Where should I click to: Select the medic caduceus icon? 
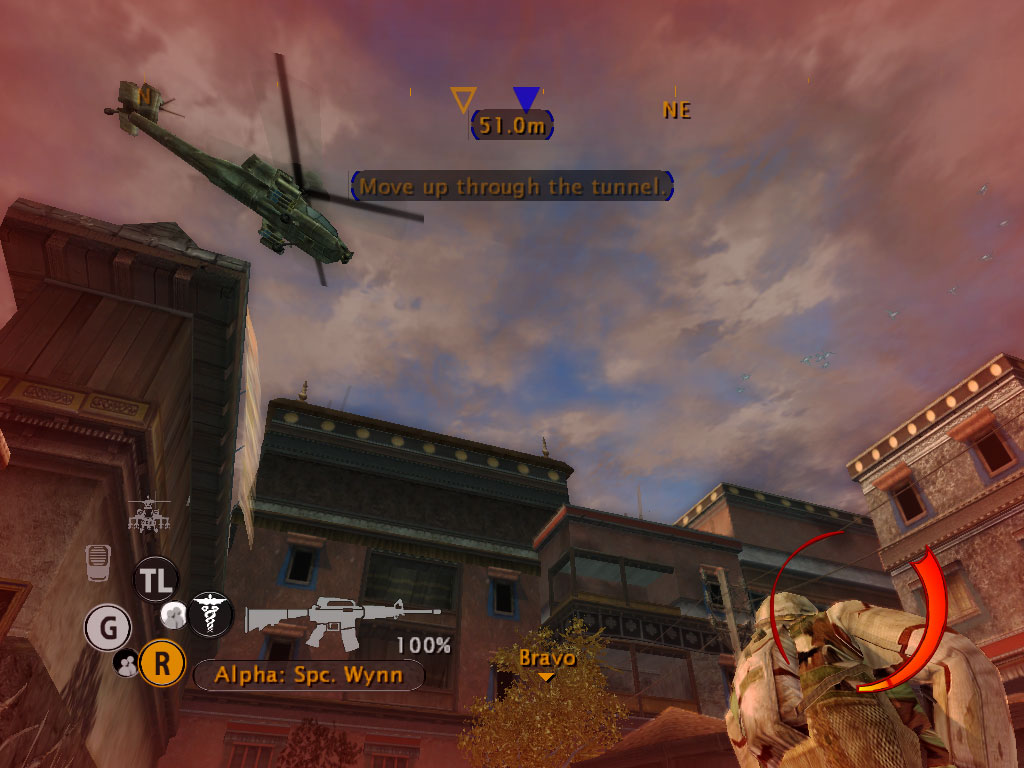tap(211, 613)
